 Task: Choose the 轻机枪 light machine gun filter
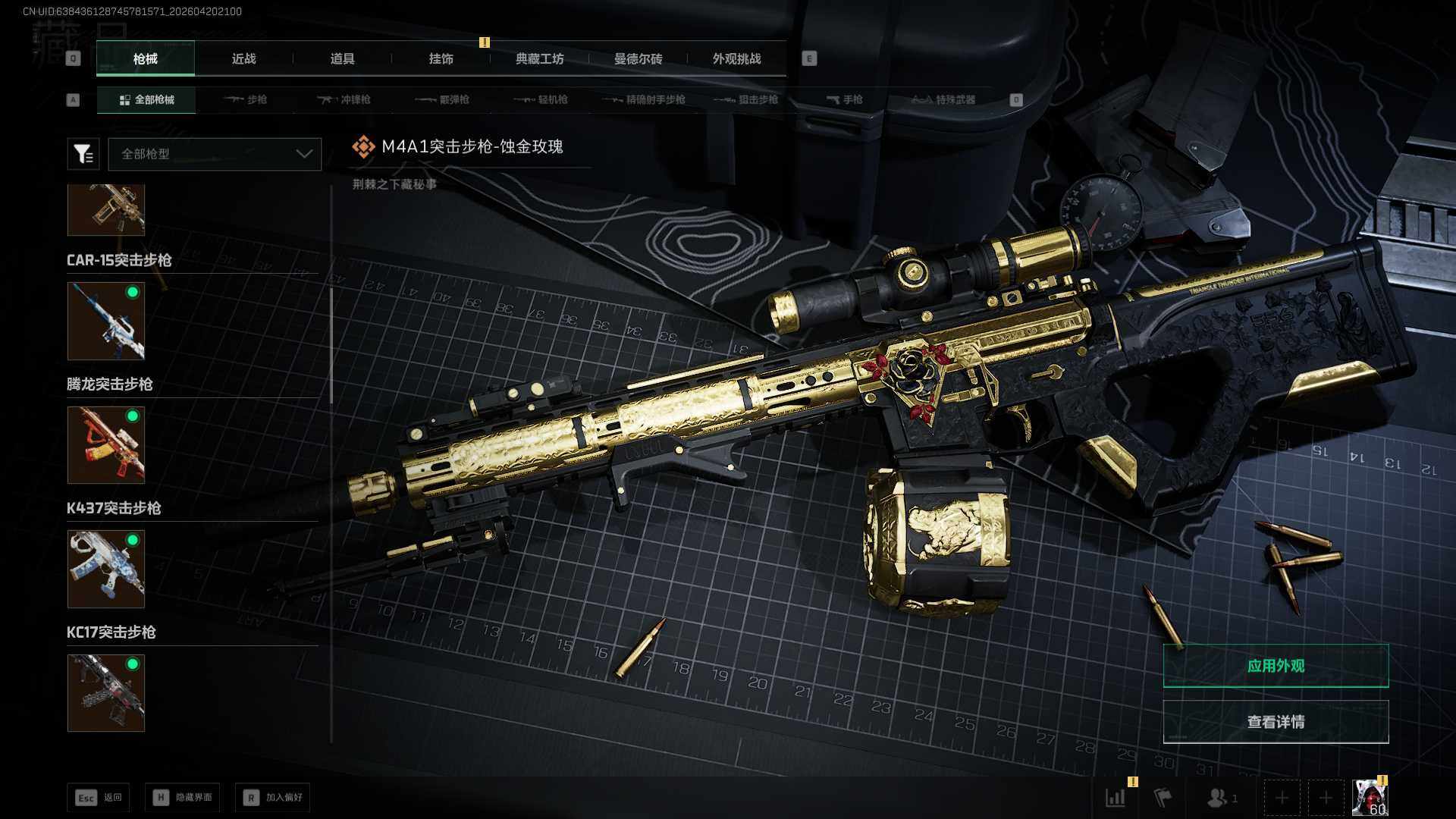[541, 99]
